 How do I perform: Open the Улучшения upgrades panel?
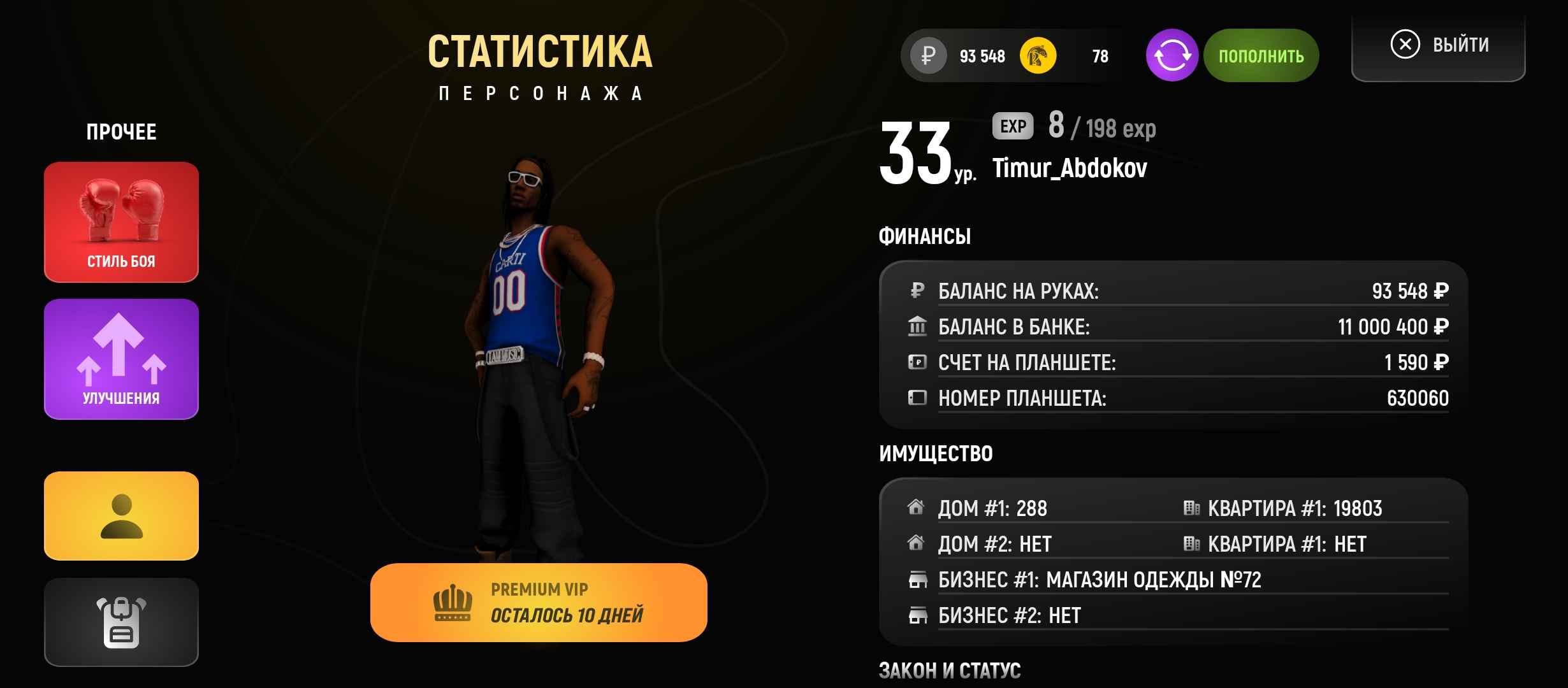[121, 359]
